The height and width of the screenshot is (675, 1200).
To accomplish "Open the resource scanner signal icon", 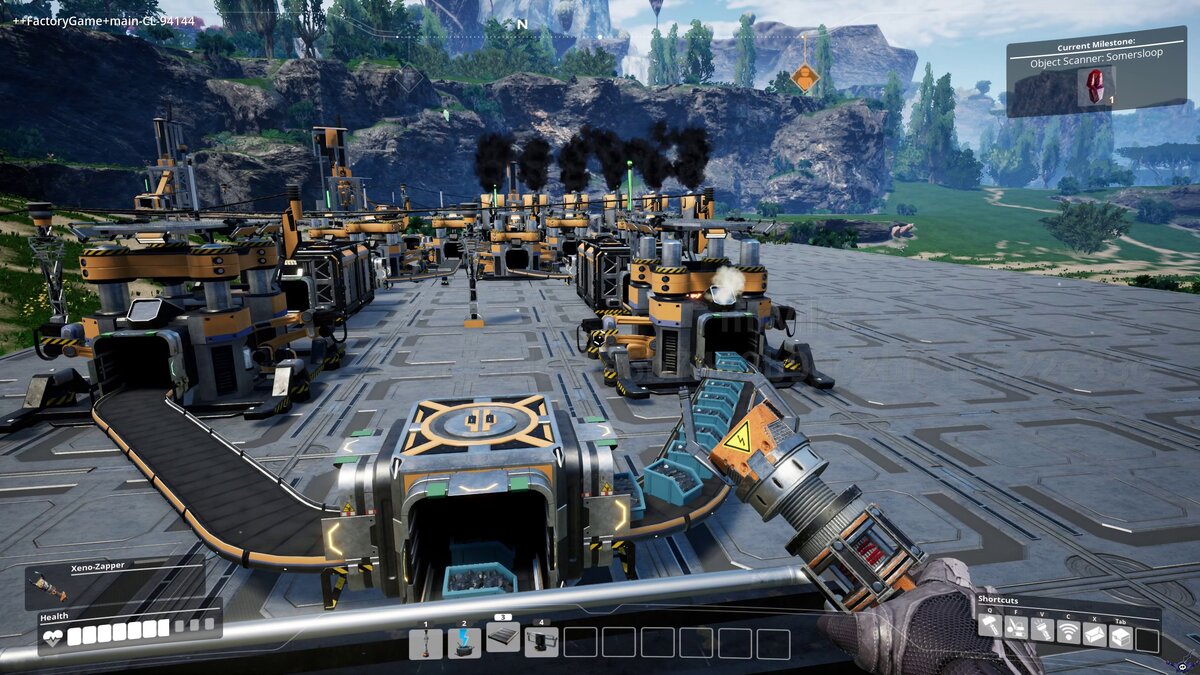I will click(x=1069, y=632).
